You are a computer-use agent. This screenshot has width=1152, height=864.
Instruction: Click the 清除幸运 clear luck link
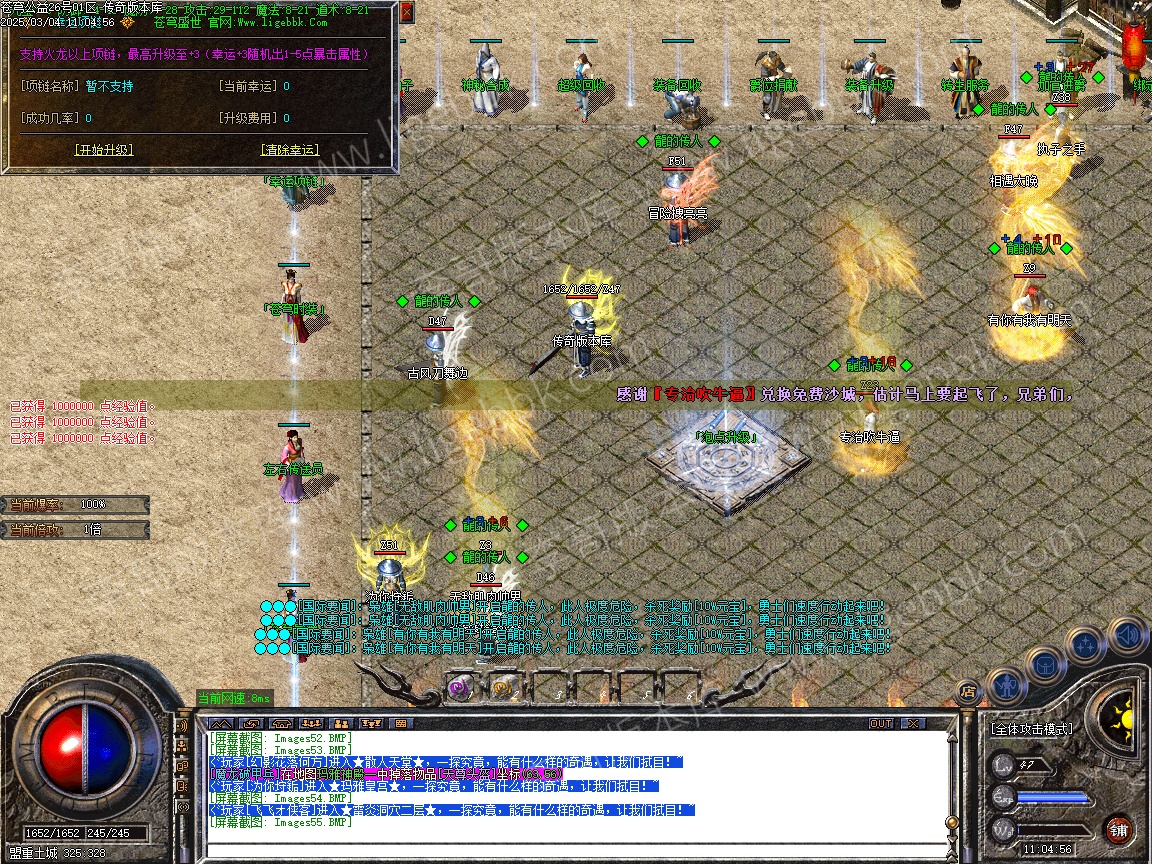[x=289, y=150]
